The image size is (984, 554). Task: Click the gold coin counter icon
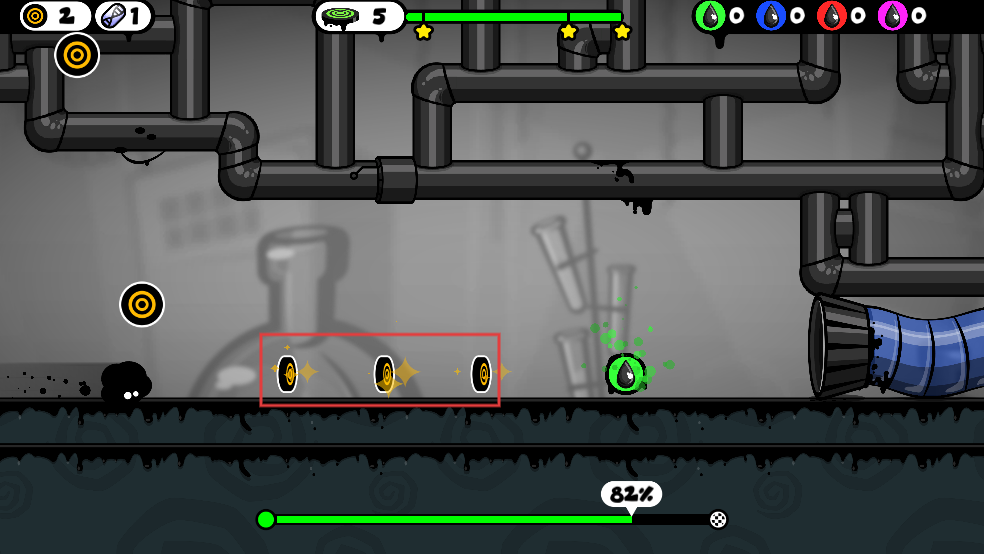pyautogui.click(x=37, y=16)
